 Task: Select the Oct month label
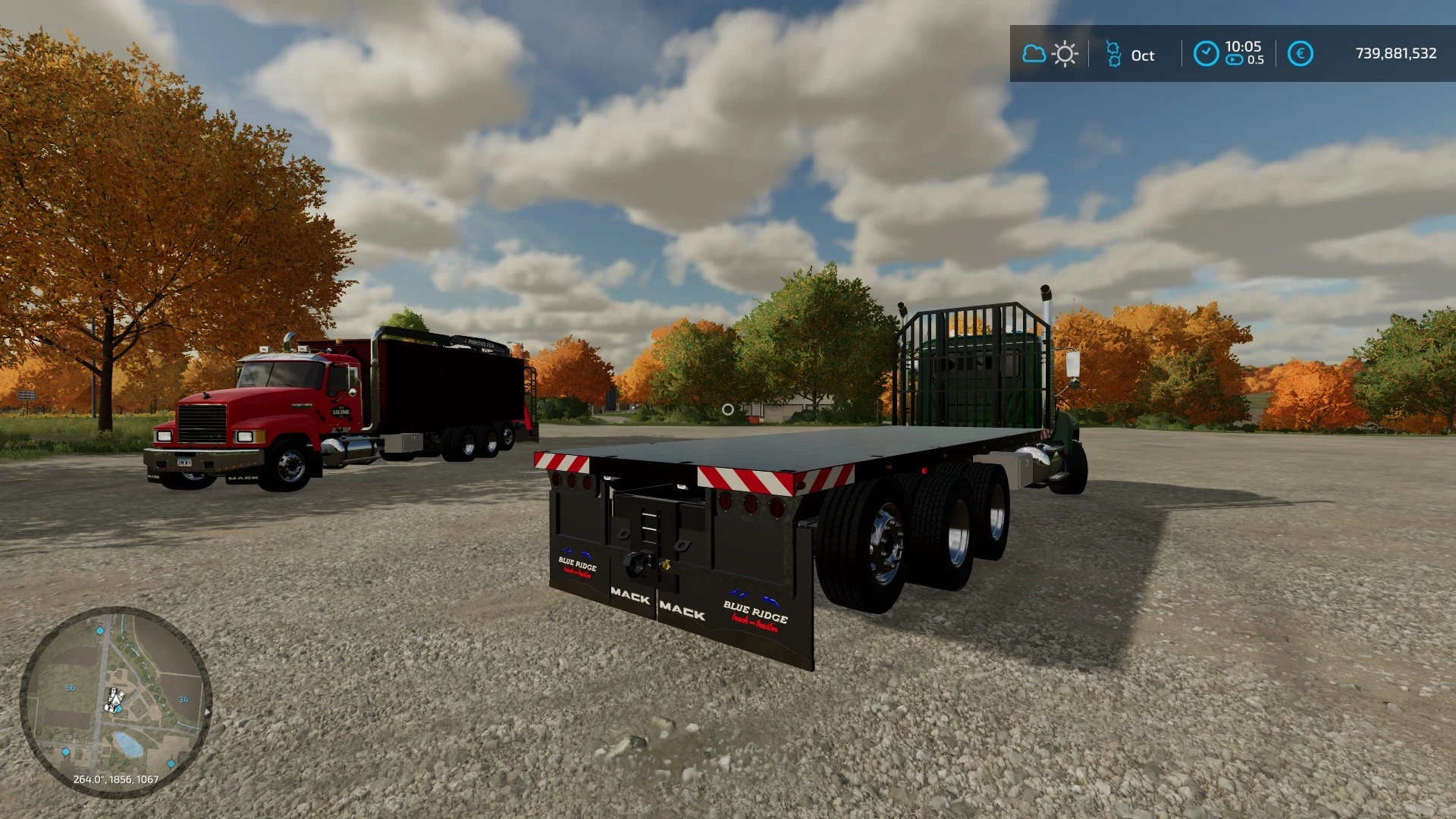coord(1144,55)
